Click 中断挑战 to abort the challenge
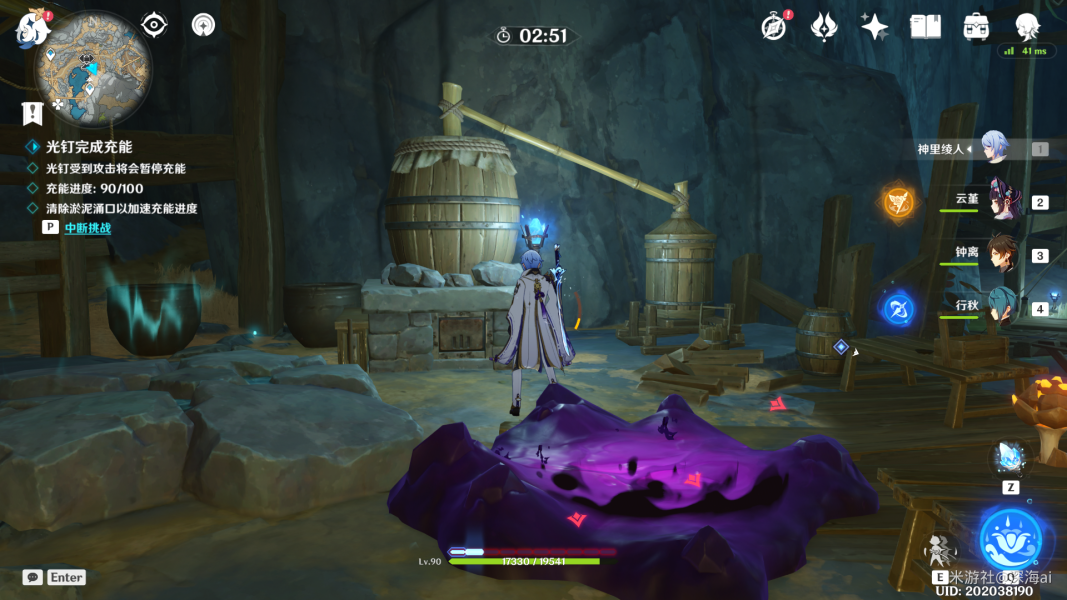1067x600 pixels. click(x=87, y=228)
